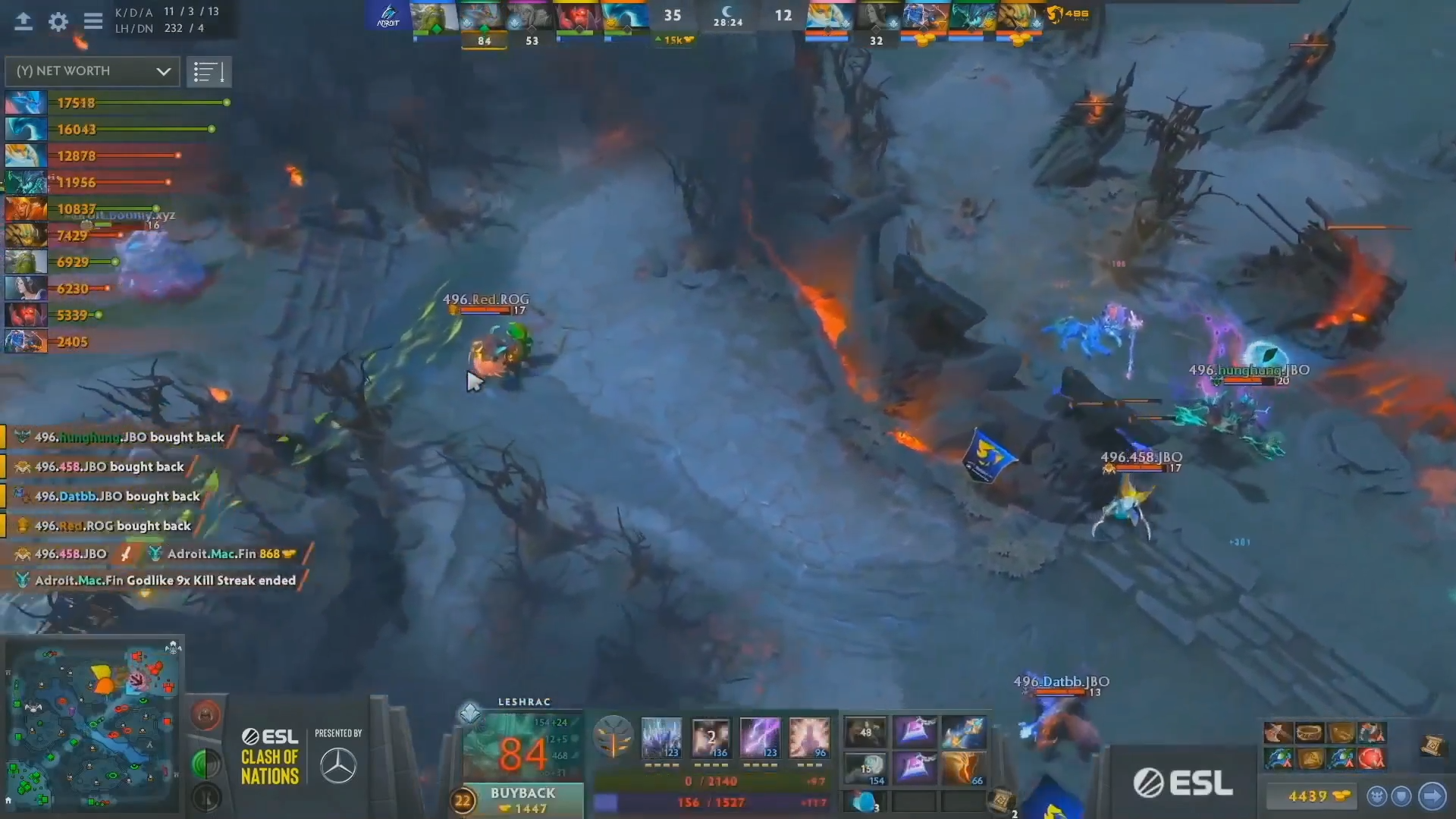1456x819 pixels.
Task: Open Leshrac's talent tree icon
Action: click(x=614, y=736)
